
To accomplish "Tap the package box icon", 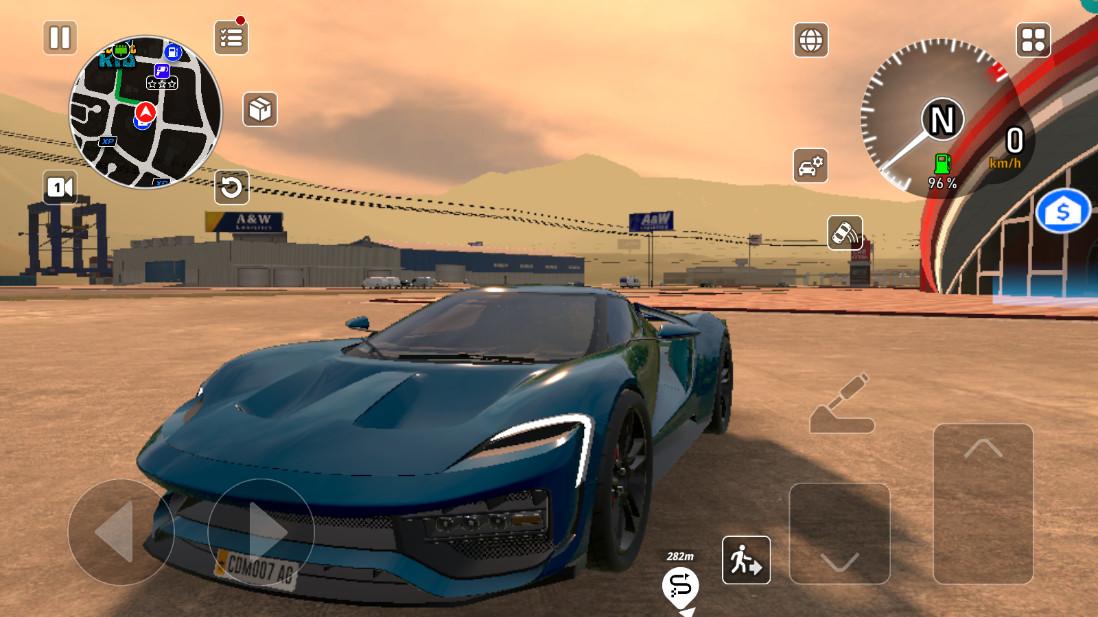I will pos(260,109).
